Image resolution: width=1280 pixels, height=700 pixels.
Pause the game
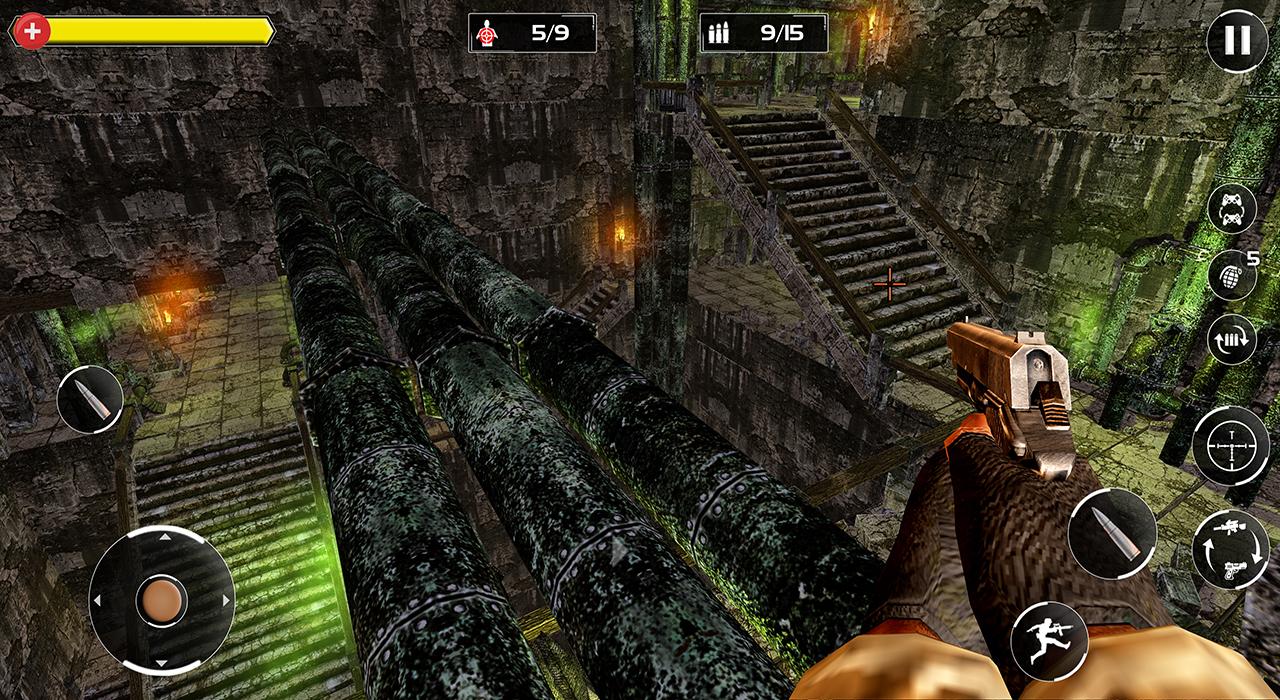1237,41
